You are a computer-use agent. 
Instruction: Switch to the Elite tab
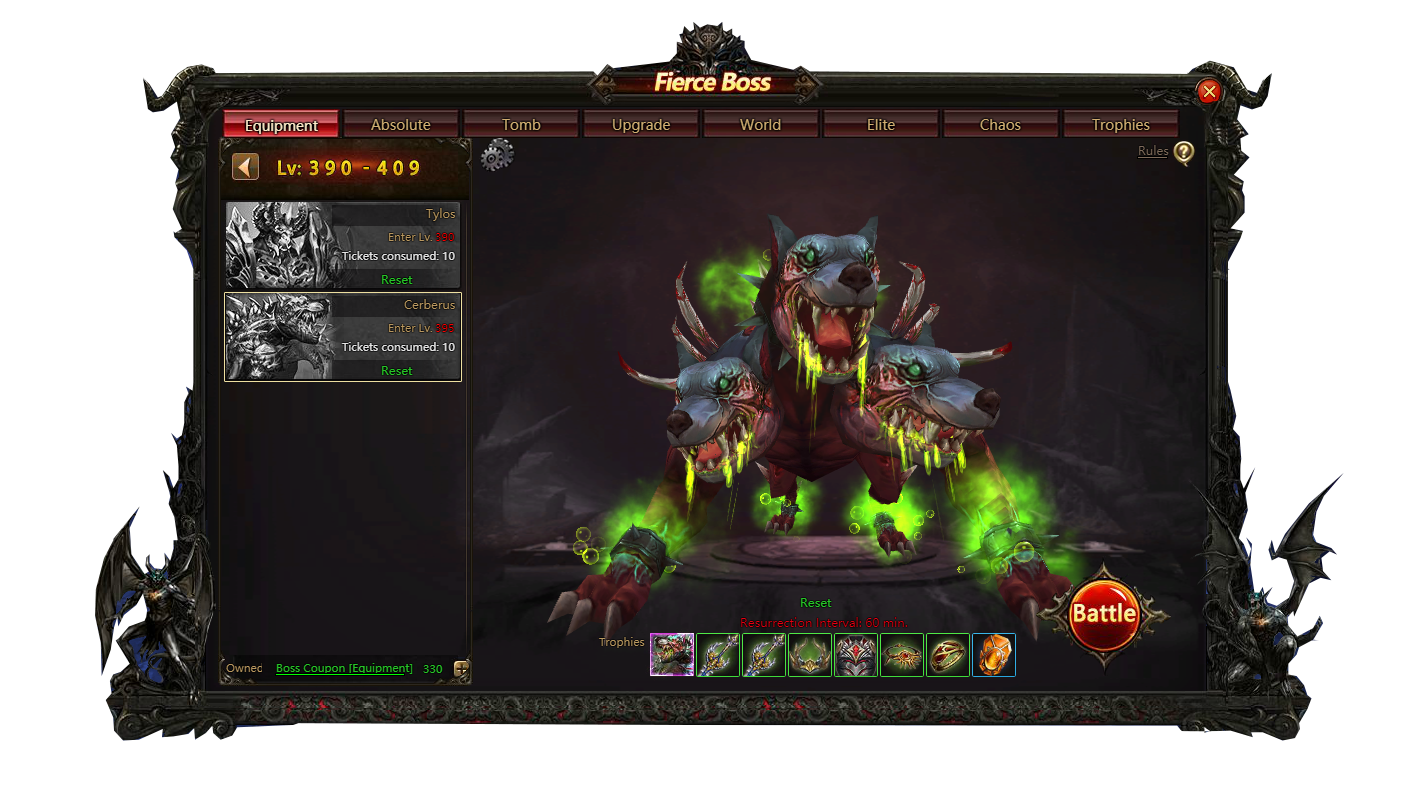tap(881, 125)
